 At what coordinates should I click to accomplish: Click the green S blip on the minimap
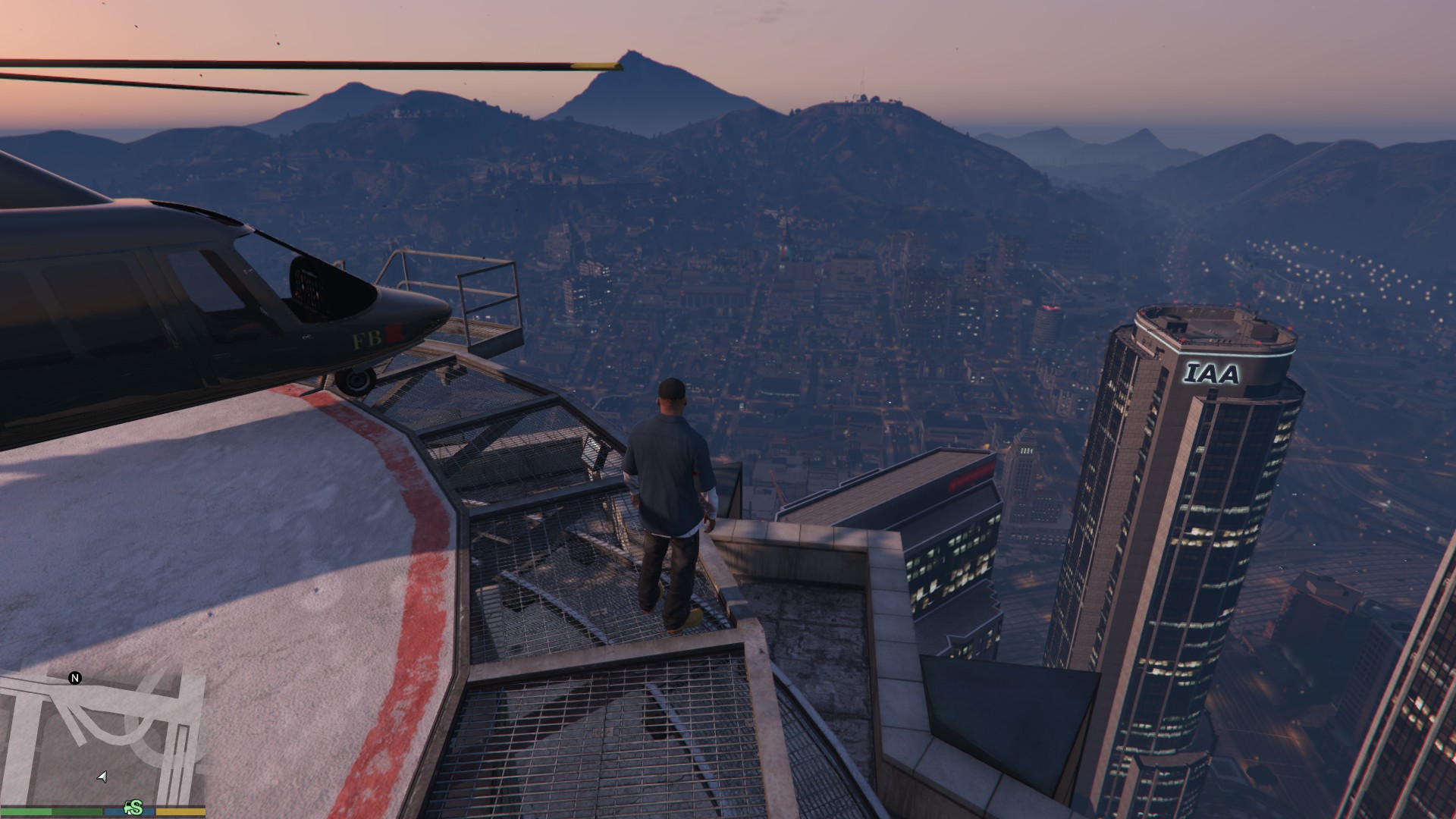[x=134, y=808]
